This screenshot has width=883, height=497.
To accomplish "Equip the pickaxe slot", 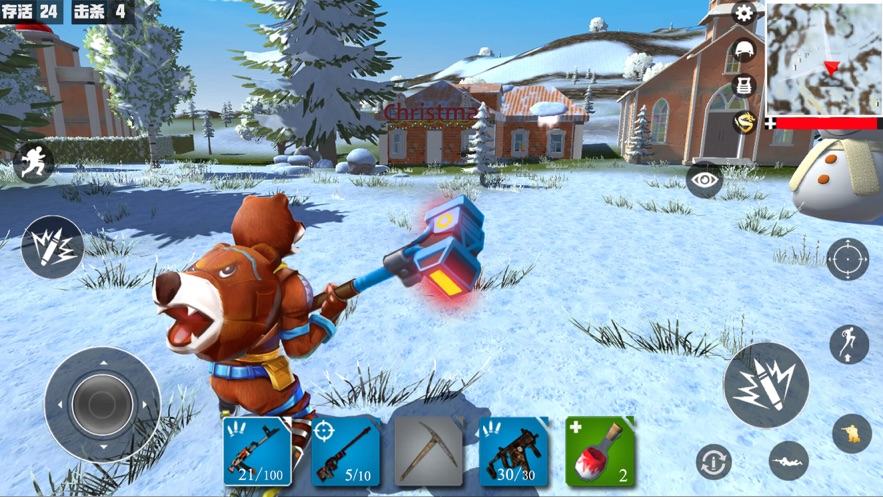I will [x=429, y=452].
